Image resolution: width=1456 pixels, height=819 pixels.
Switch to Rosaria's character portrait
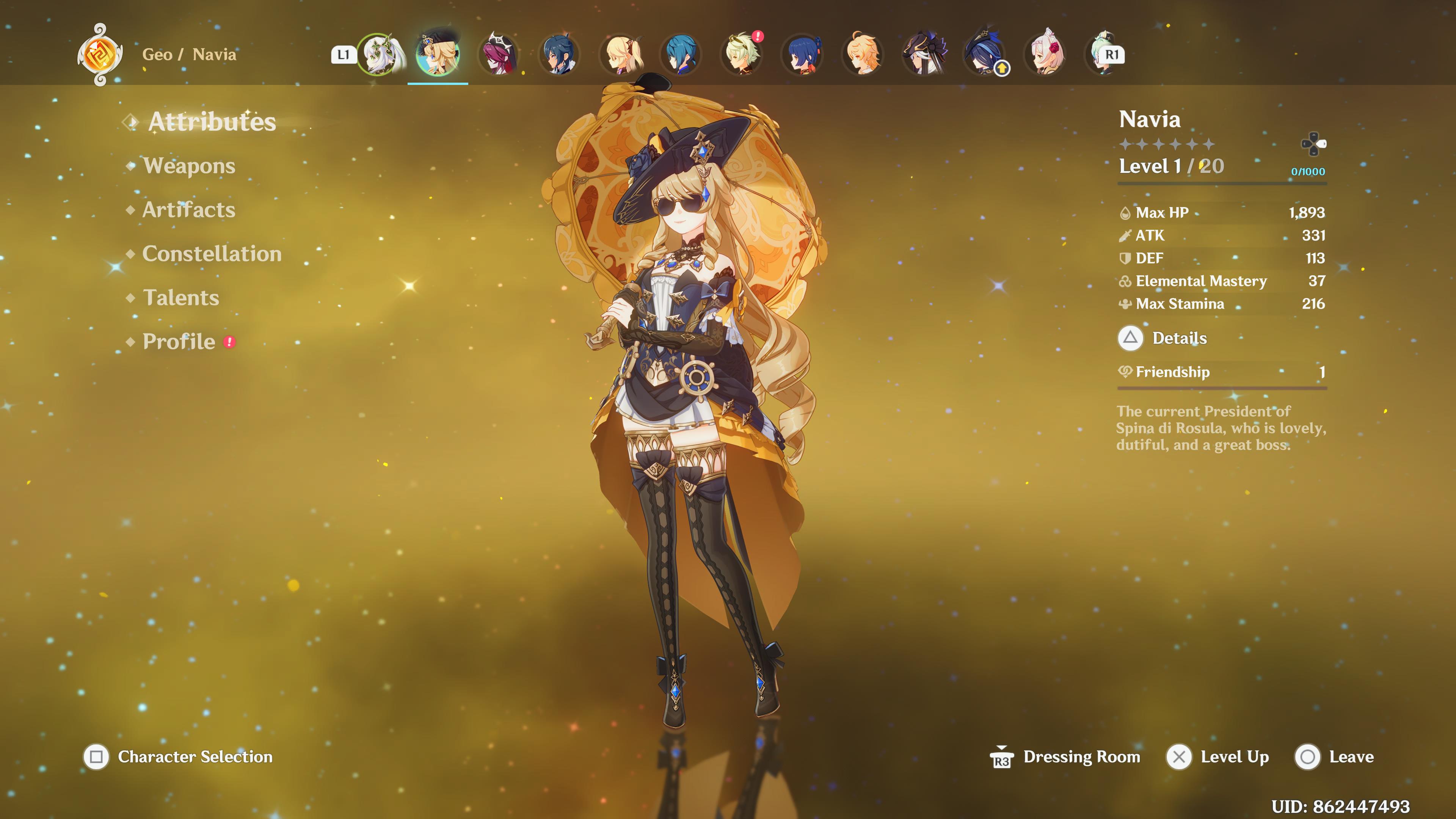(x=498, y=55)
